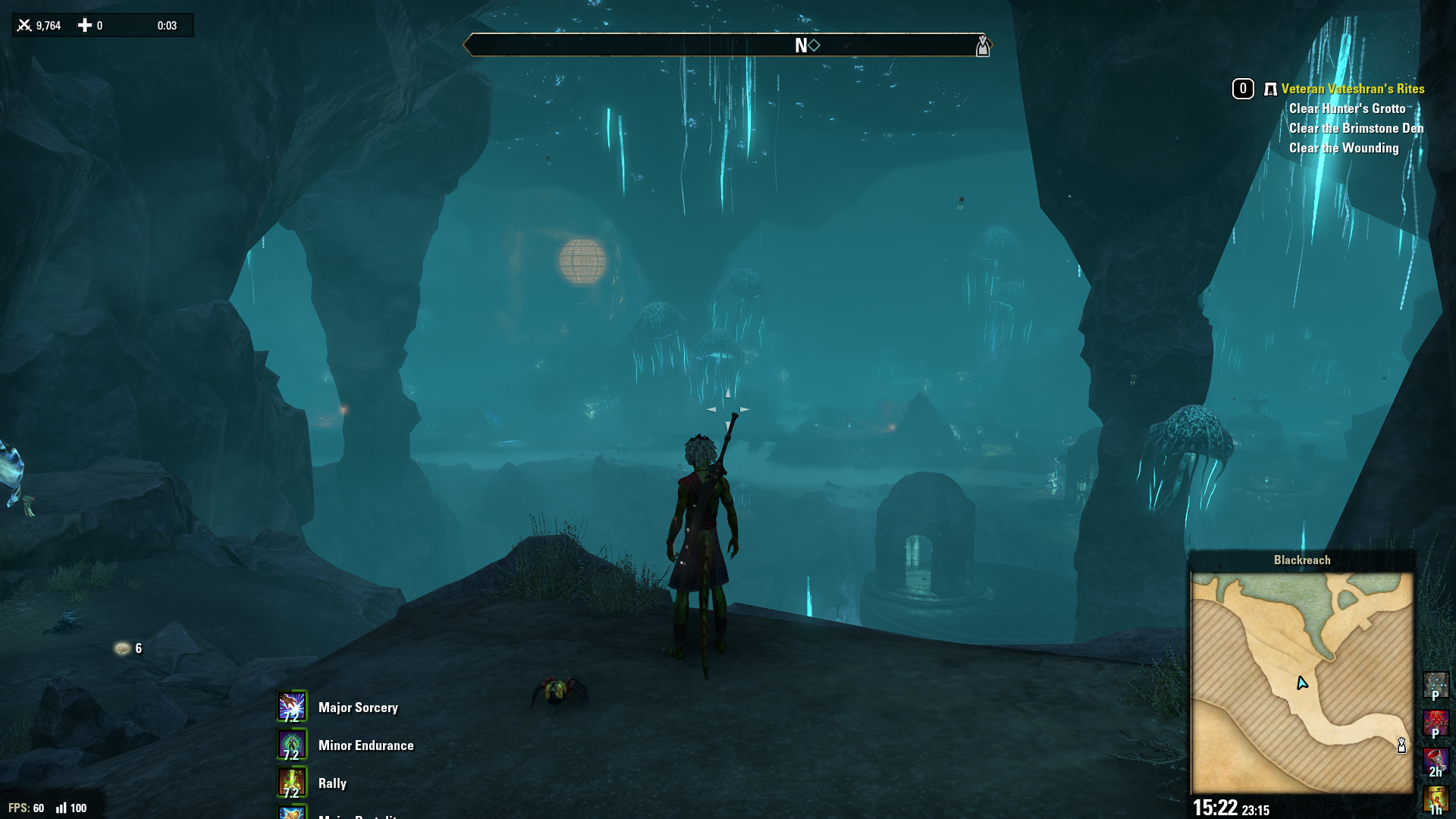Image resolution: width=1456 pixels, height=819 pixels.
Task: Click the Minor Endurance buff icon
Action: coord(292,745)
